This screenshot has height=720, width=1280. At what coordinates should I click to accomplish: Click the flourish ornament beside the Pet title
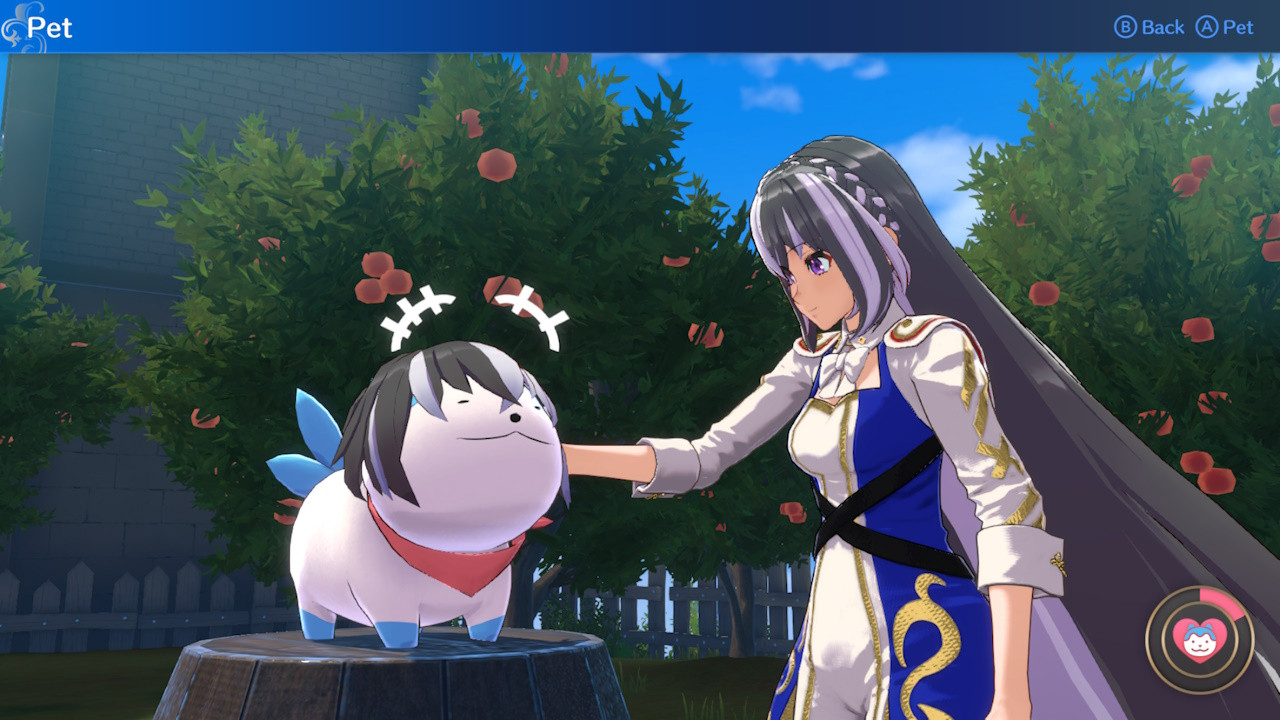[14, 27]
